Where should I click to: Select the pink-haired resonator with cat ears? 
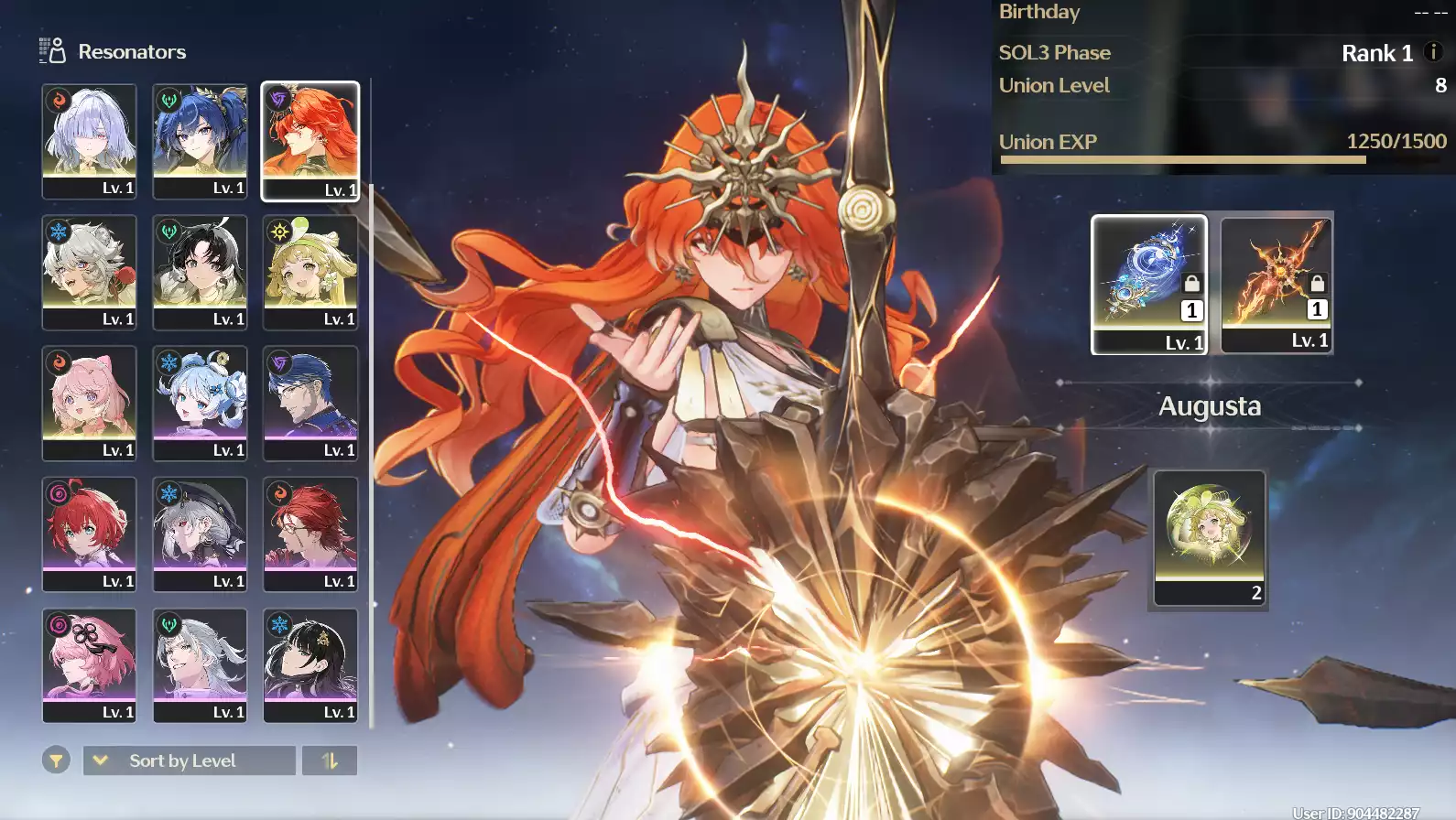[89, 403]
